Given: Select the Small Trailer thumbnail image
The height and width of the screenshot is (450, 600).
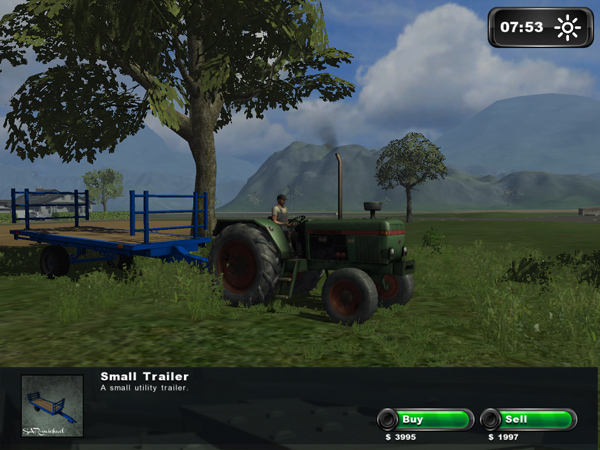Looking at the screenshot, I should pos(52,405).
